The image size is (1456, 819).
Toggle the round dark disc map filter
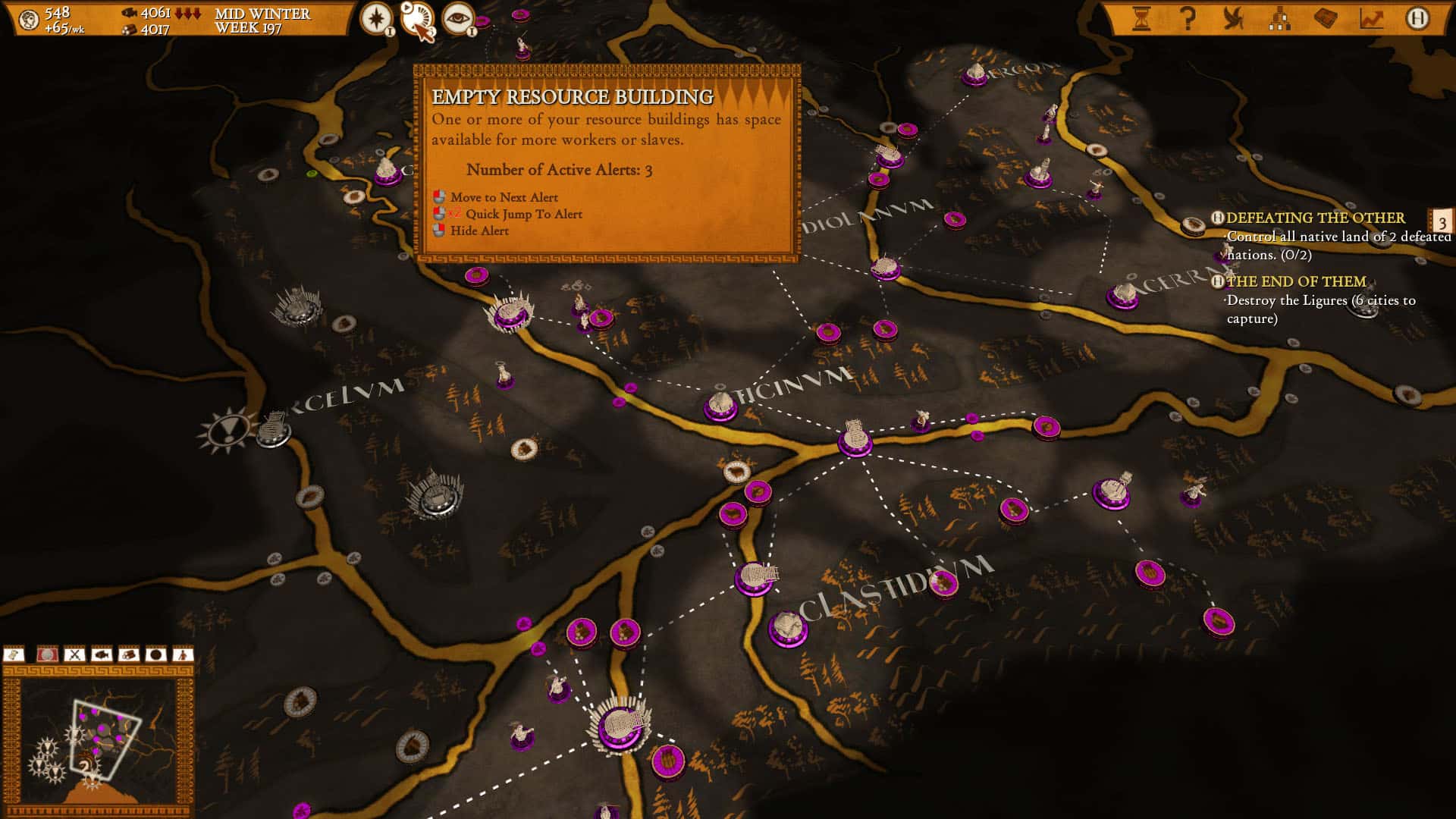point(155,654)
